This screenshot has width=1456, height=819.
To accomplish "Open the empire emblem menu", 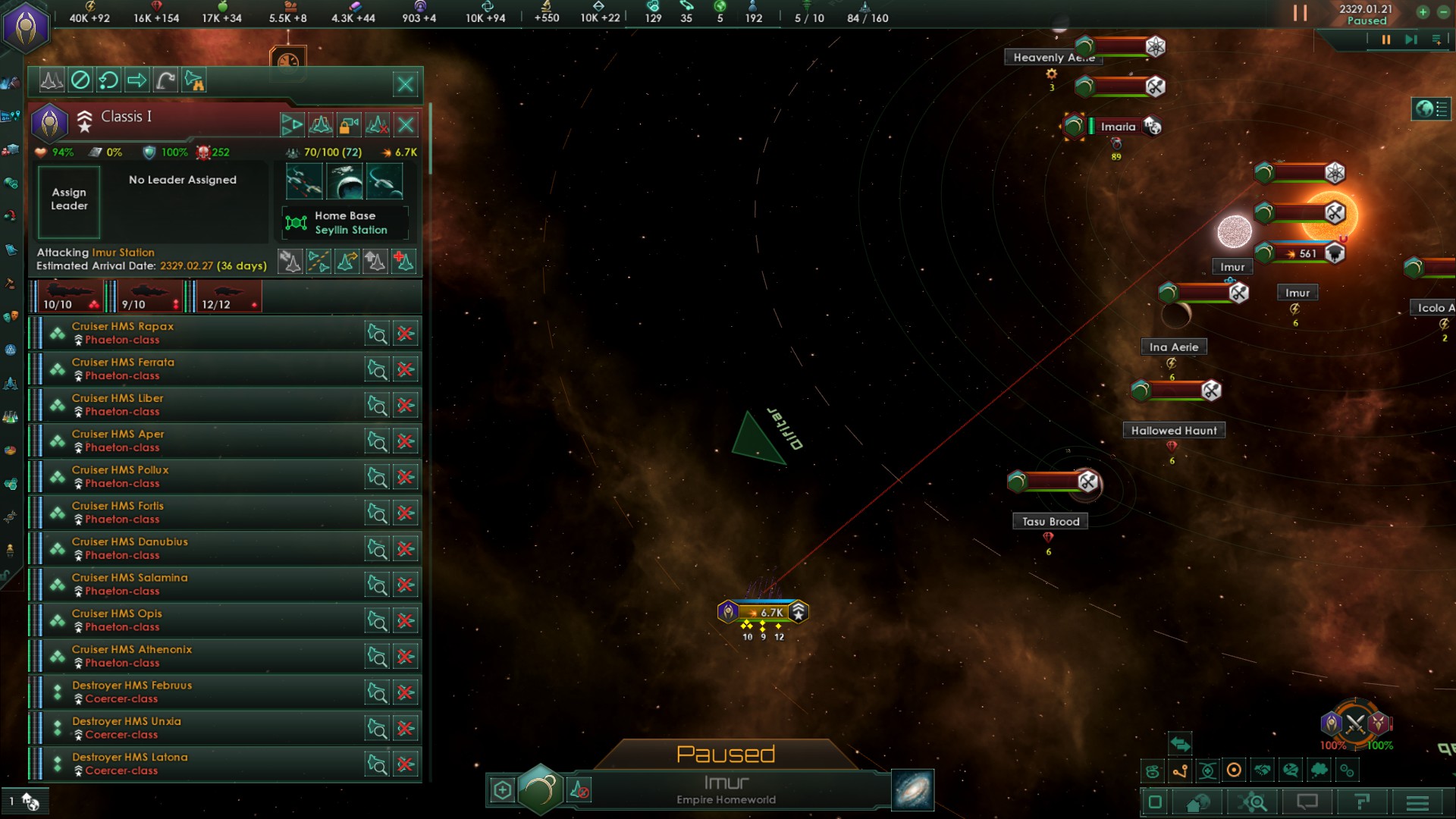I will [27, 27].
